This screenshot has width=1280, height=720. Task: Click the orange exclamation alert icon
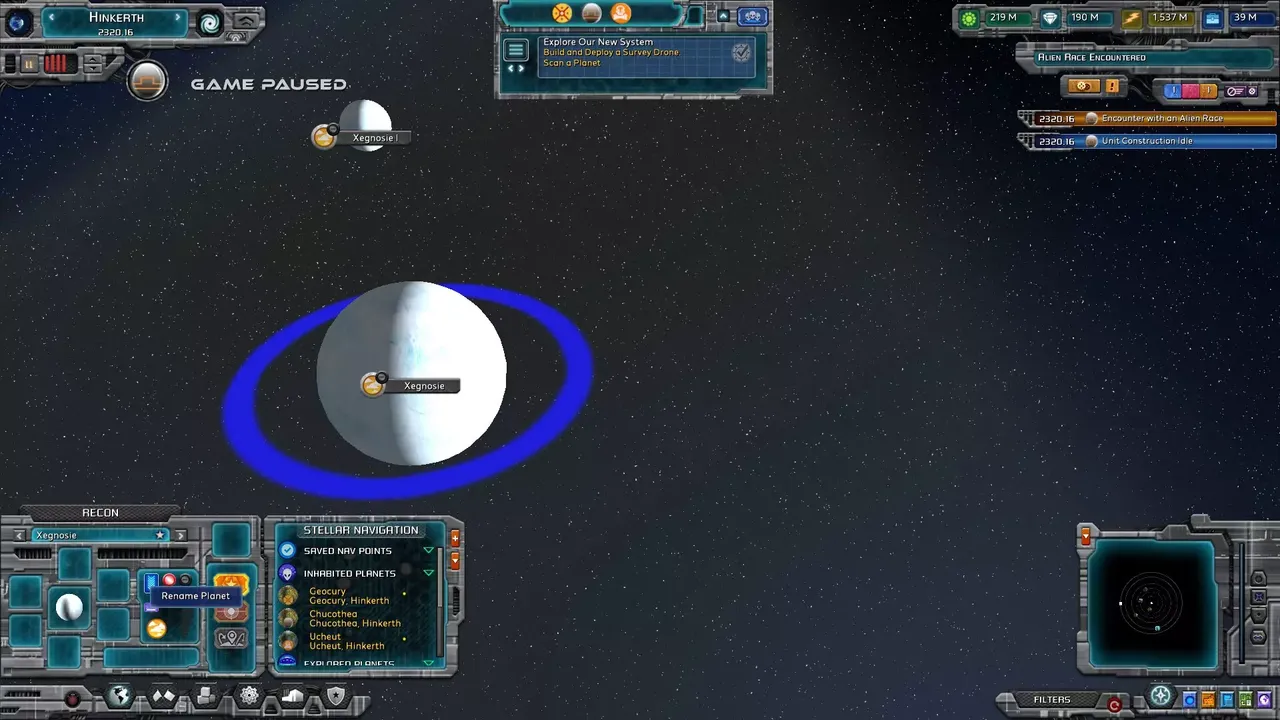[x=1111, y=86]
